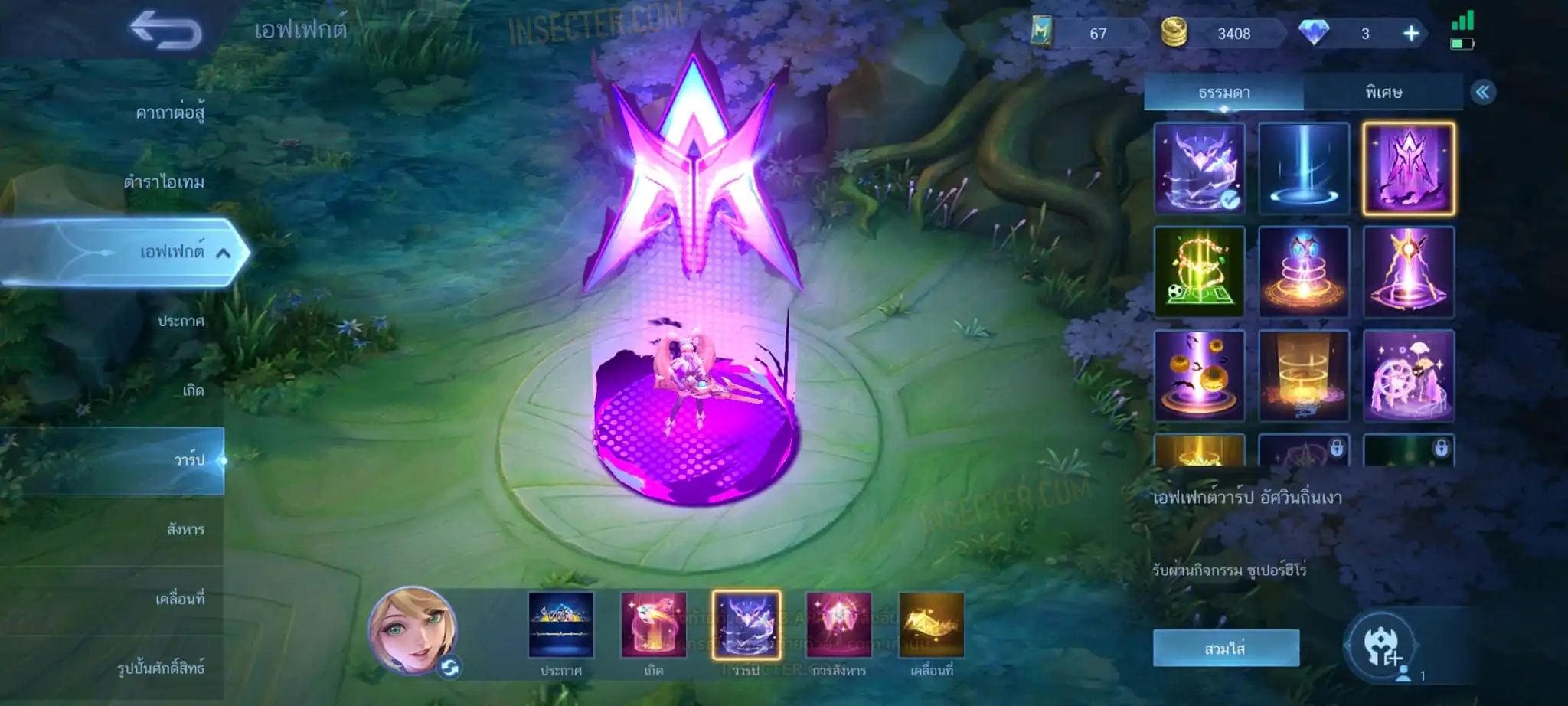
Task: Select the สังหาร submenu entry
Action: point(185,529)
